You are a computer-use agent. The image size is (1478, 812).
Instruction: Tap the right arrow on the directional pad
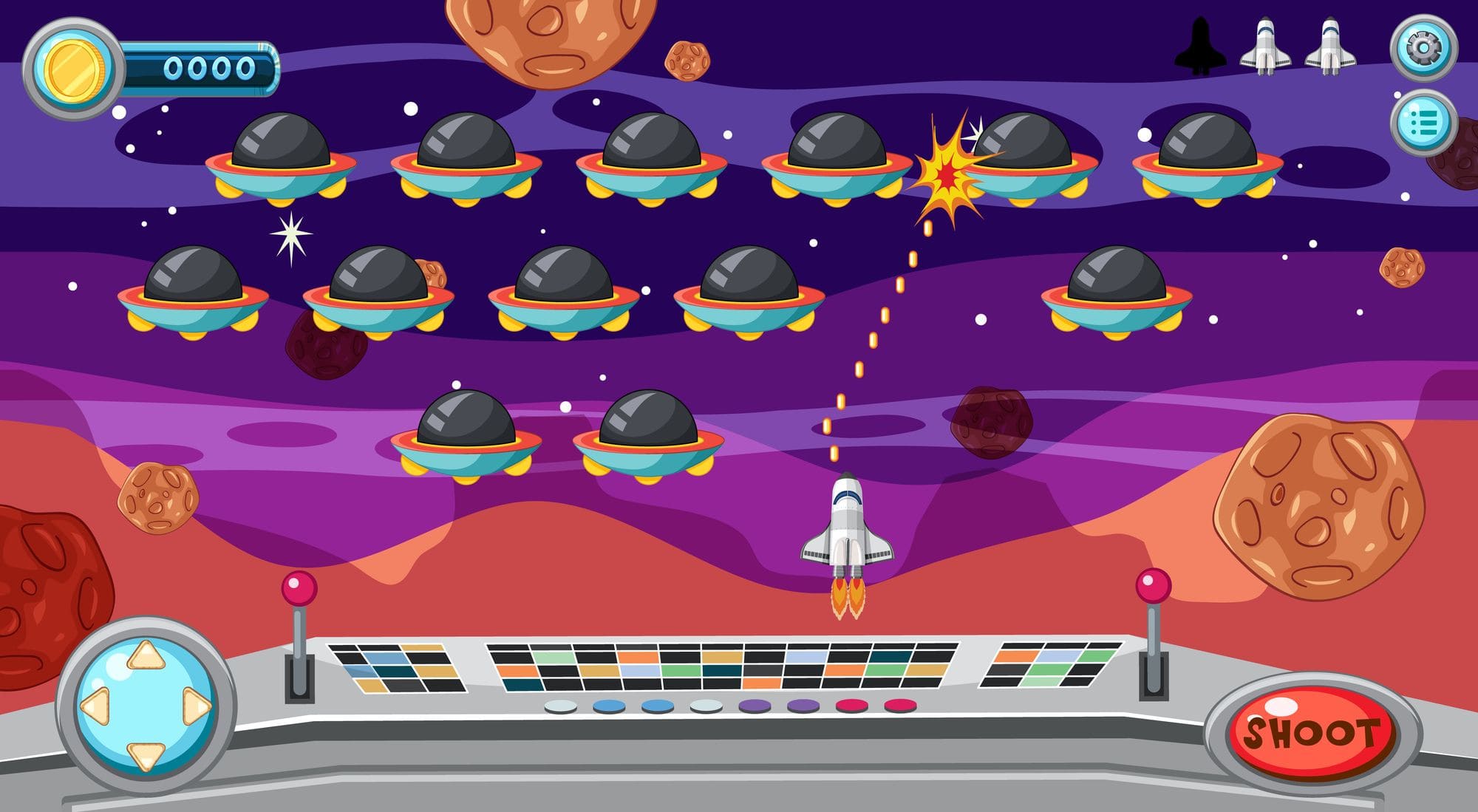point(196,707)
